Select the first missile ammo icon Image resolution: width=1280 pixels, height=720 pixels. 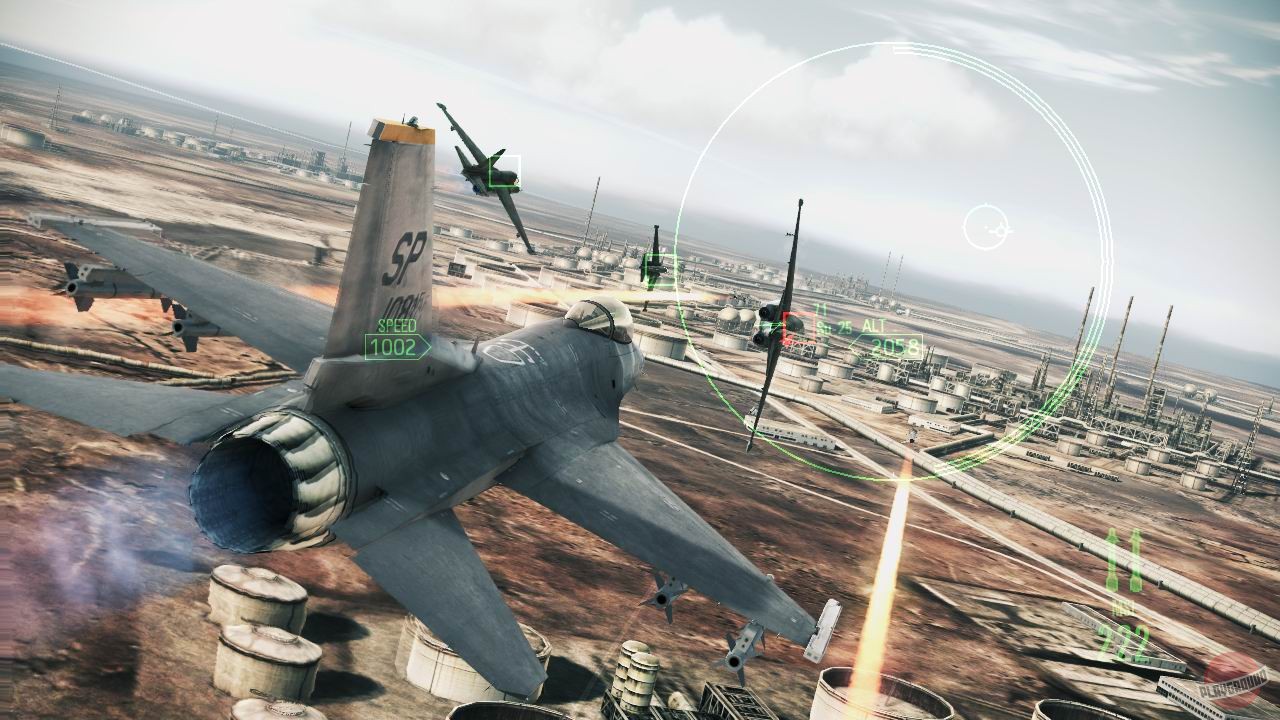pos(1112,558)
